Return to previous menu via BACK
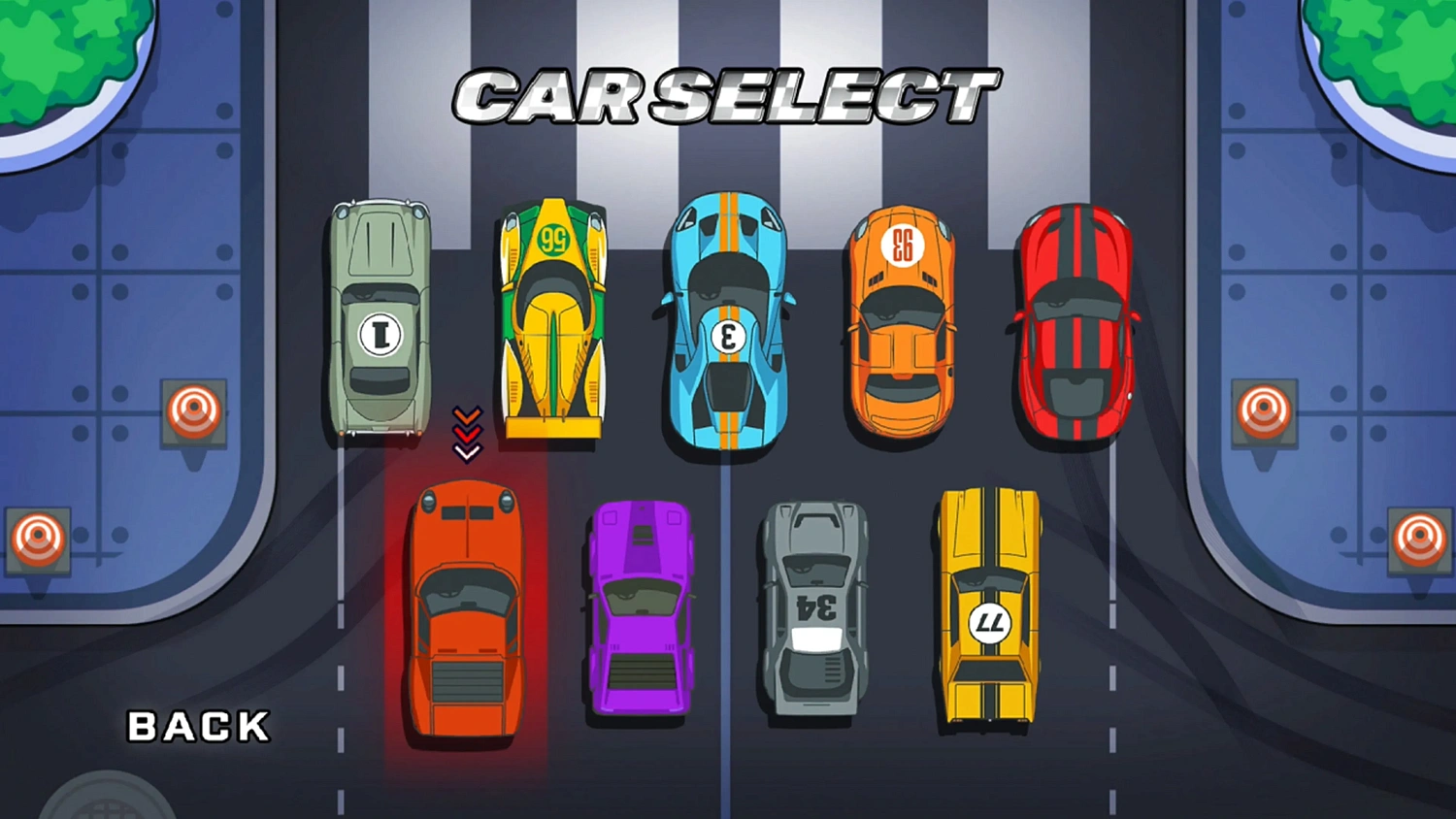Viewport: 1456px width, 819px height. tap(199, 726)
